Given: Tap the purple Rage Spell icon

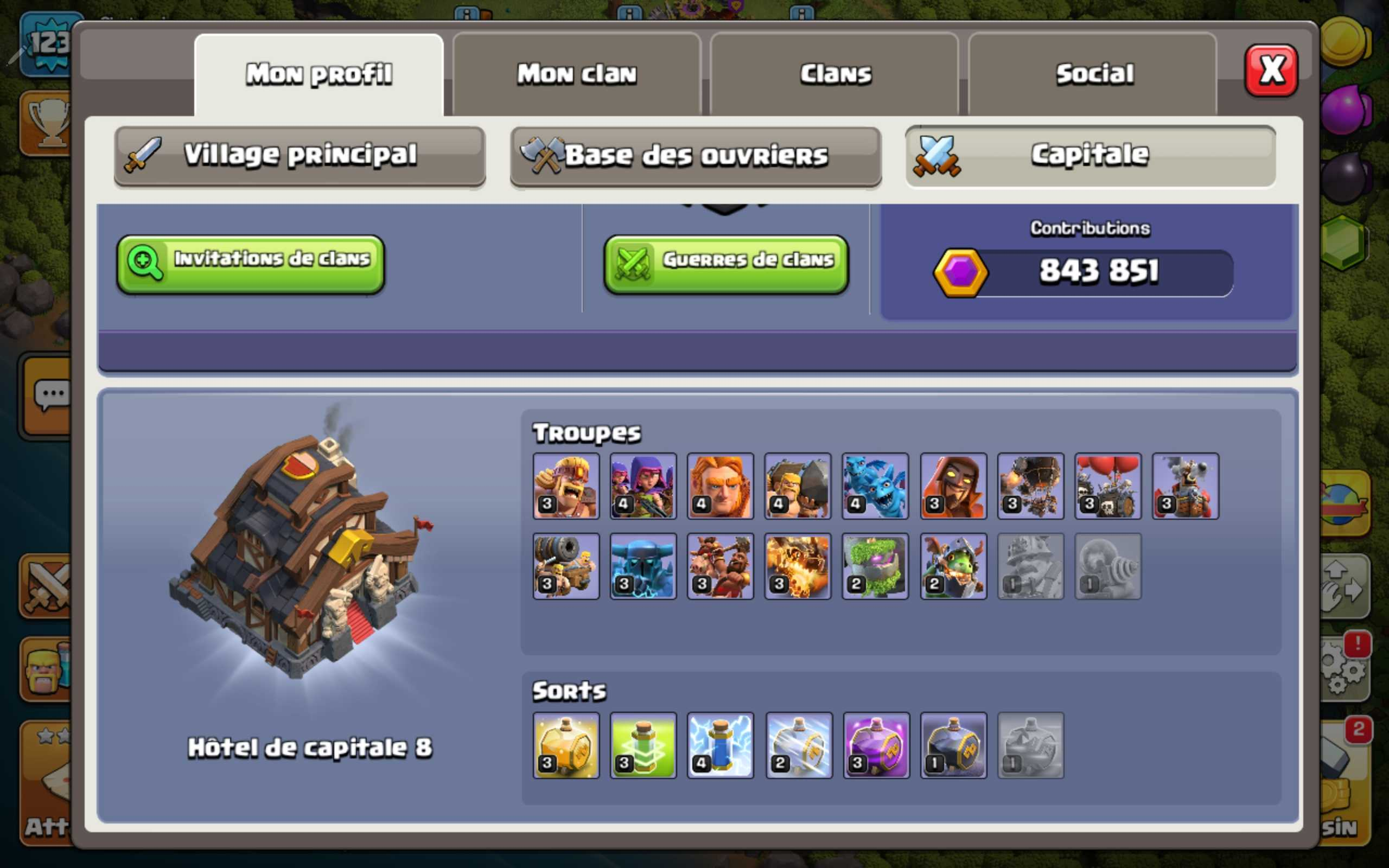Looking at the screenshot, I should click(x=876, y=745).
